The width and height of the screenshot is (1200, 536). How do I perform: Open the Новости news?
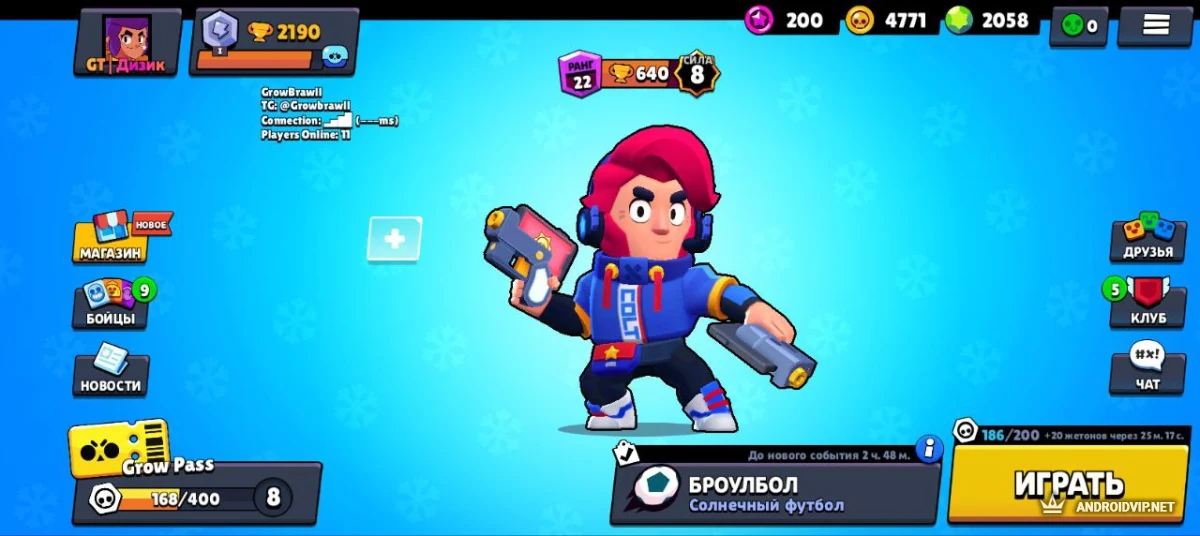tap(112, 371)
